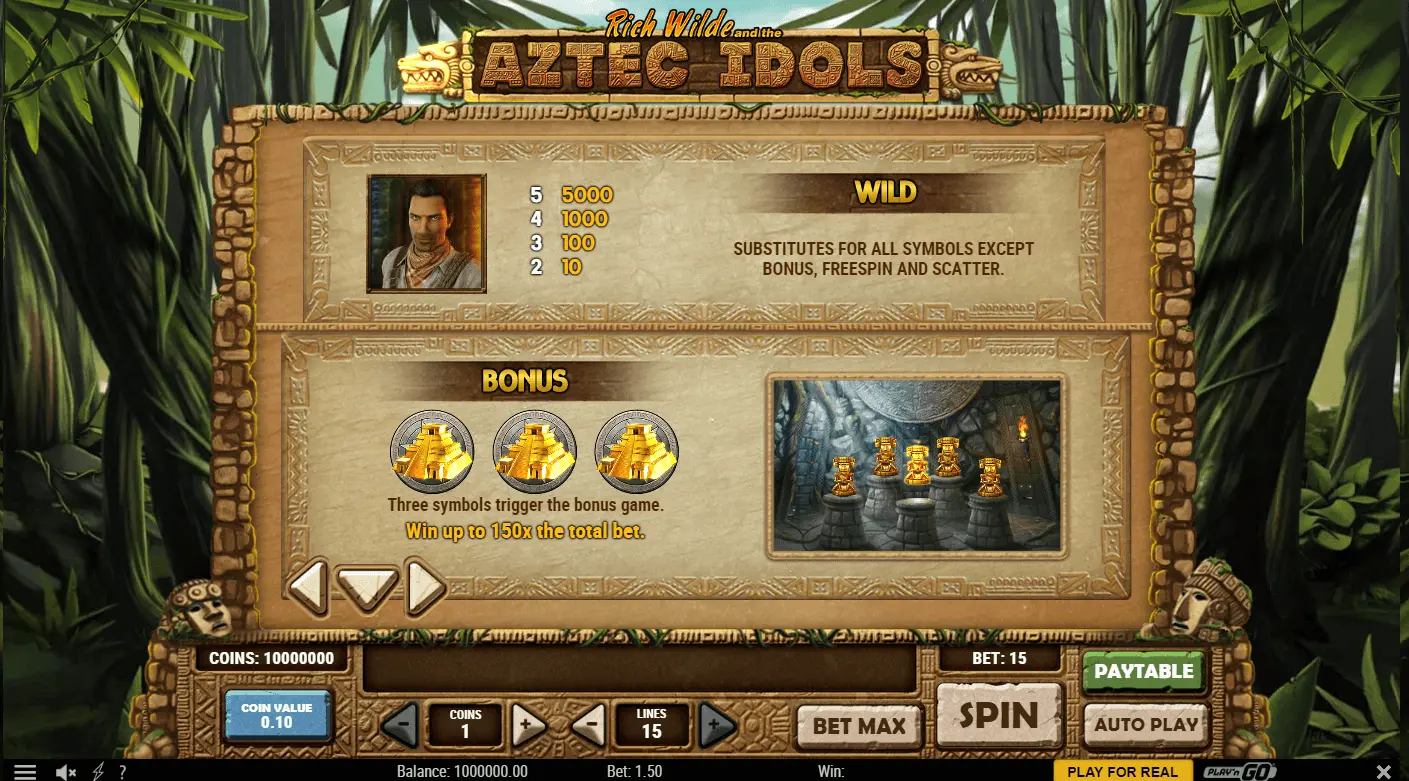This screenshot has width=1409, height=781.
Task: Start AUTO PLAY mode
Action: pyautogui.click(x=1145, y=725)
